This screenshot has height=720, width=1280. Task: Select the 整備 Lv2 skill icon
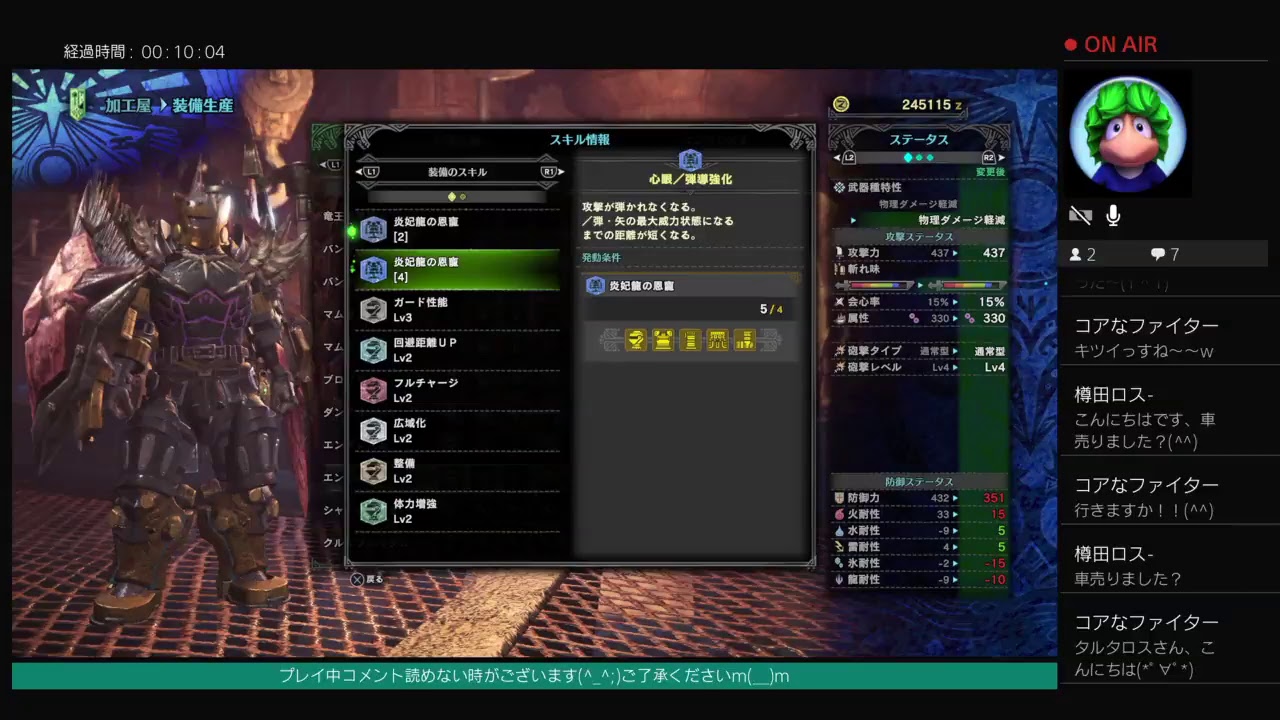(x=373, y=470)
